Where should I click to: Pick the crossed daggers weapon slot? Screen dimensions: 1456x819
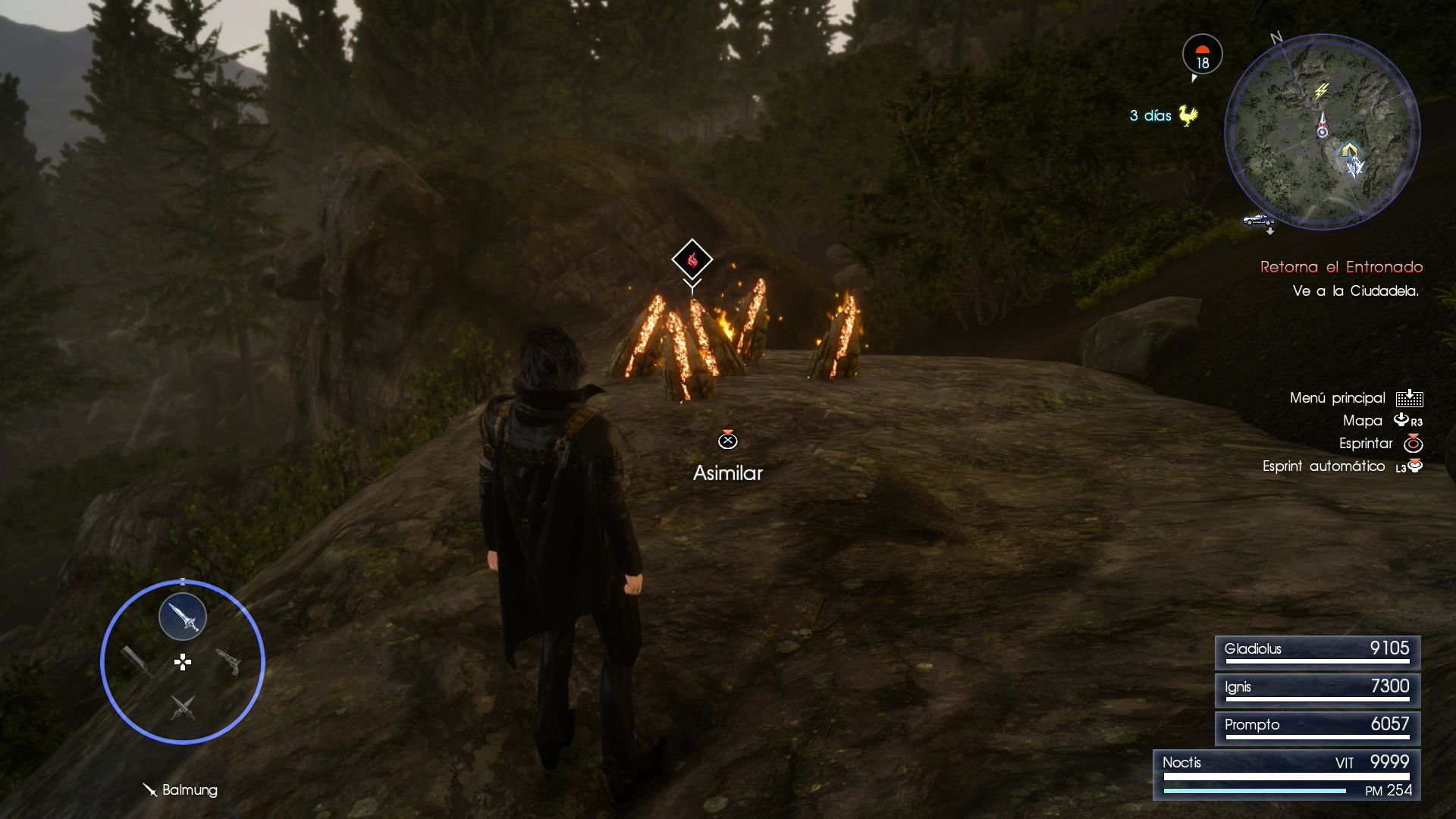(x=183, y=708)
